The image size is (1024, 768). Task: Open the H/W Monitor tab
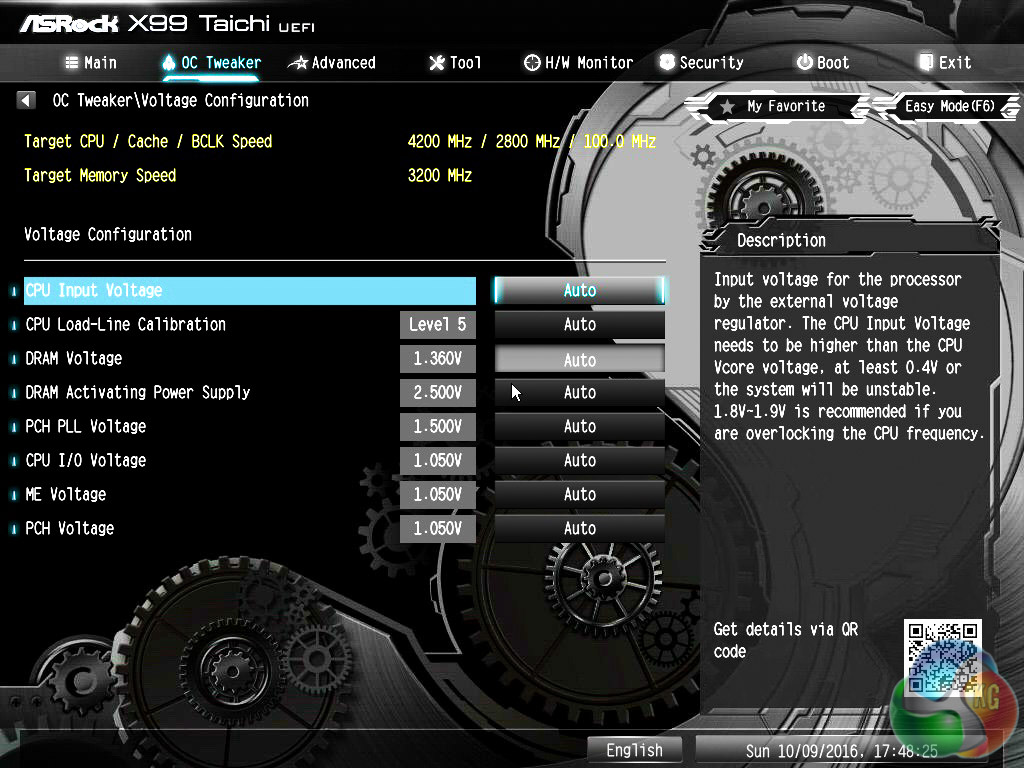[x=578, y=62]
